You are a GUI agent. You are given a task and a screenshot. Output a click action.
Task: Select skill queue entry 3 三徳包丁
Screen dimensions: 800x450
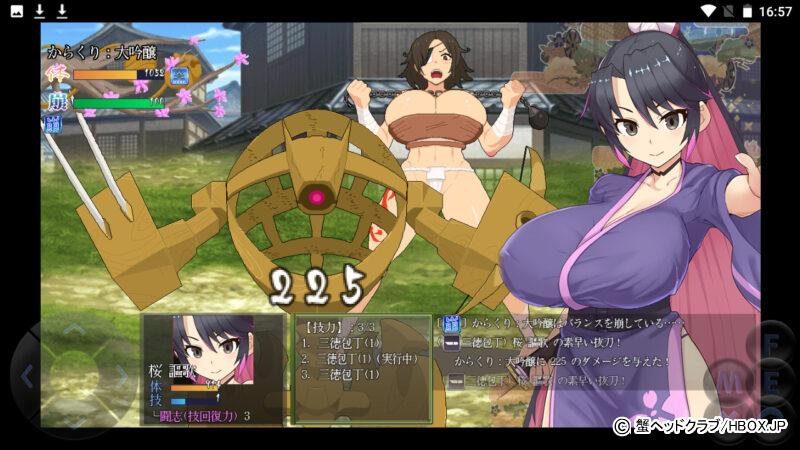[x=342, y=374]
